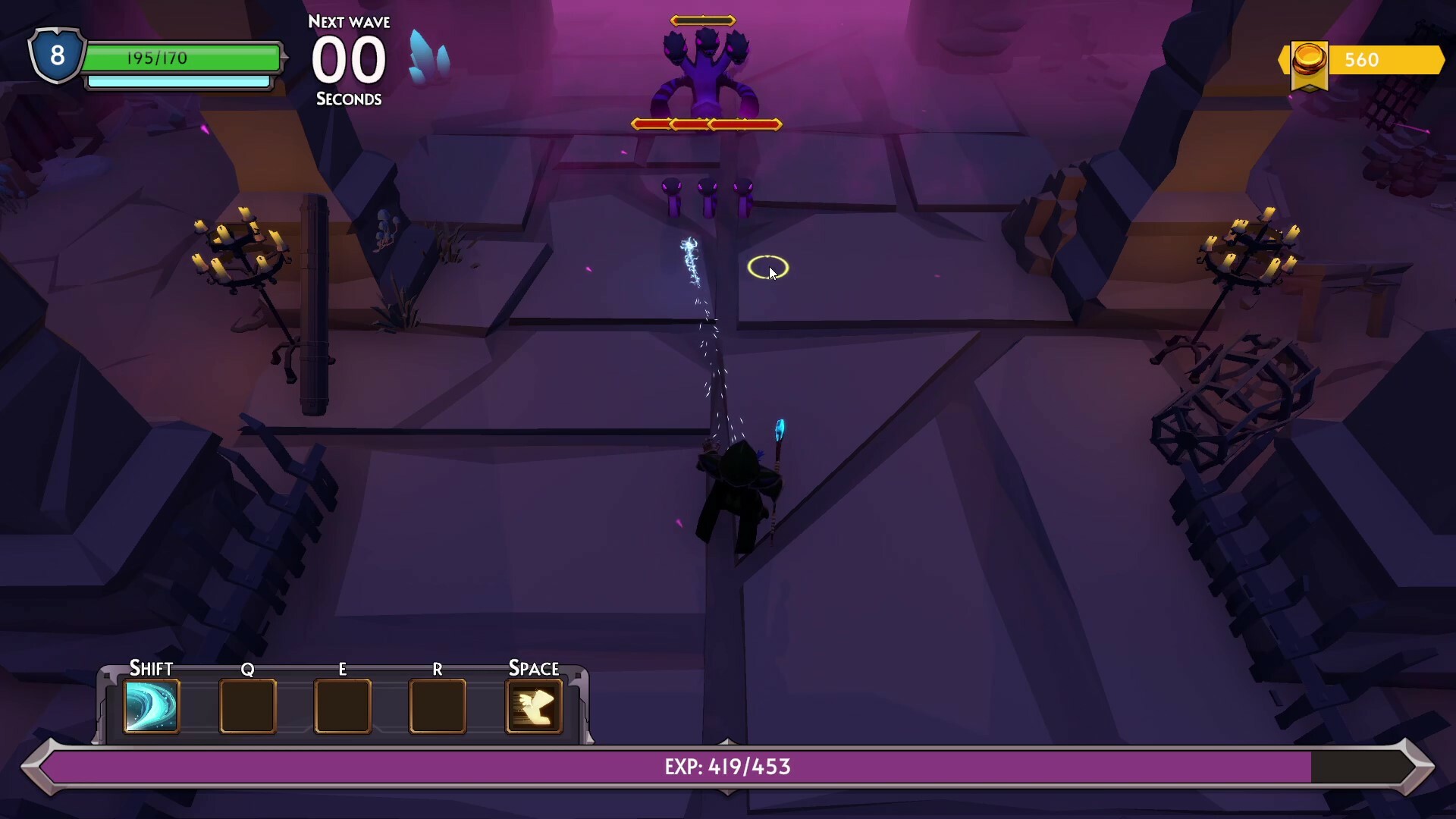Click the EXP: 419/453 progress bar
Viewport: 1456px width, 819px height.
click(x=728, y=767)
